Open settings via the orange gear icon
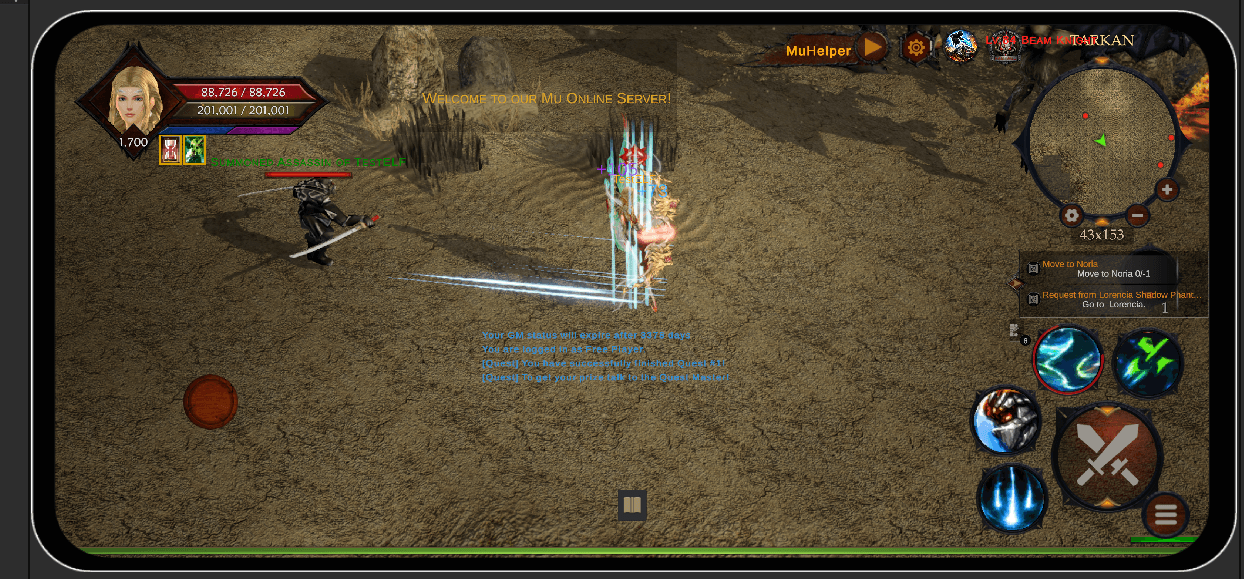The height and width of the screenshot is (579, 1244). (916, 47)
